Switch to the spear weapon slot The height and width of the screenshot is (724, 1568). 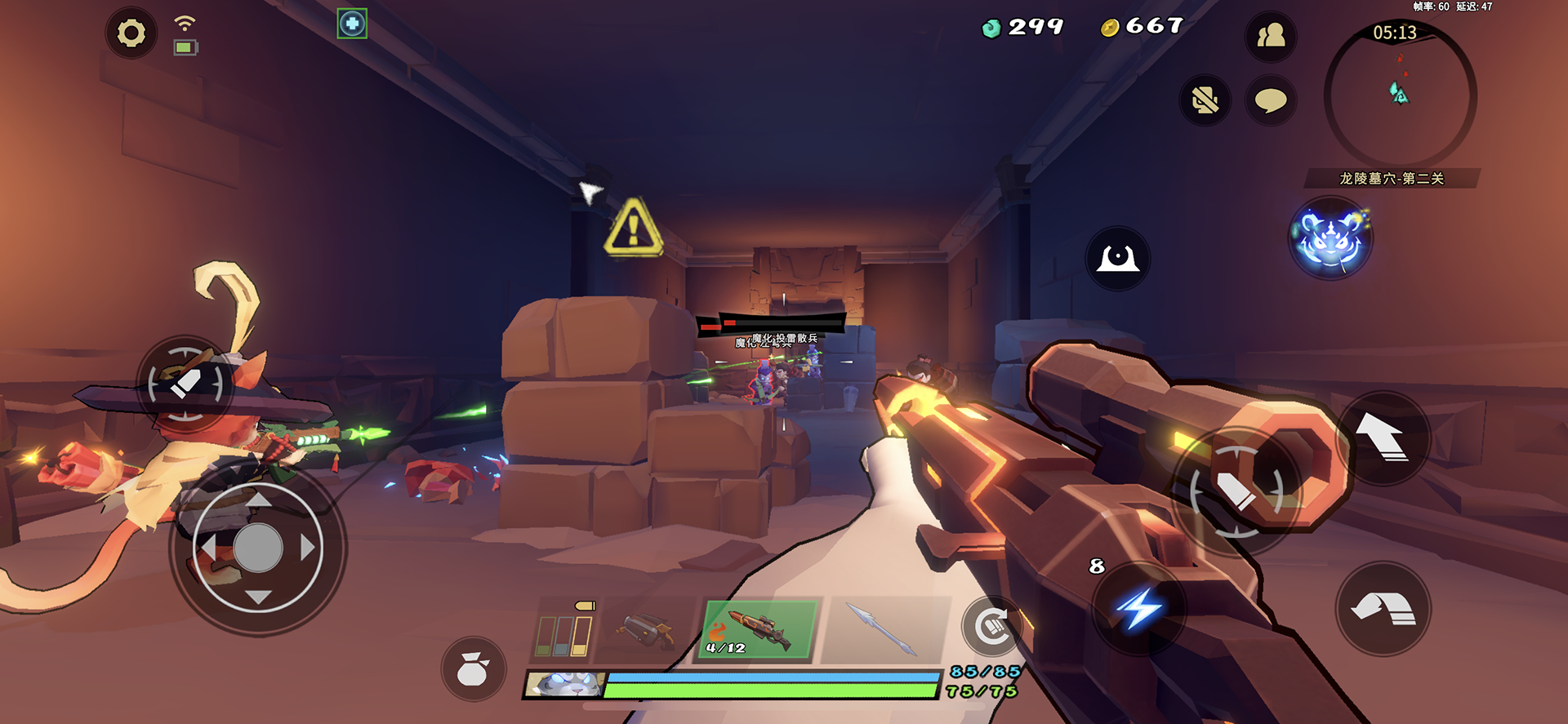coord(884,630)
